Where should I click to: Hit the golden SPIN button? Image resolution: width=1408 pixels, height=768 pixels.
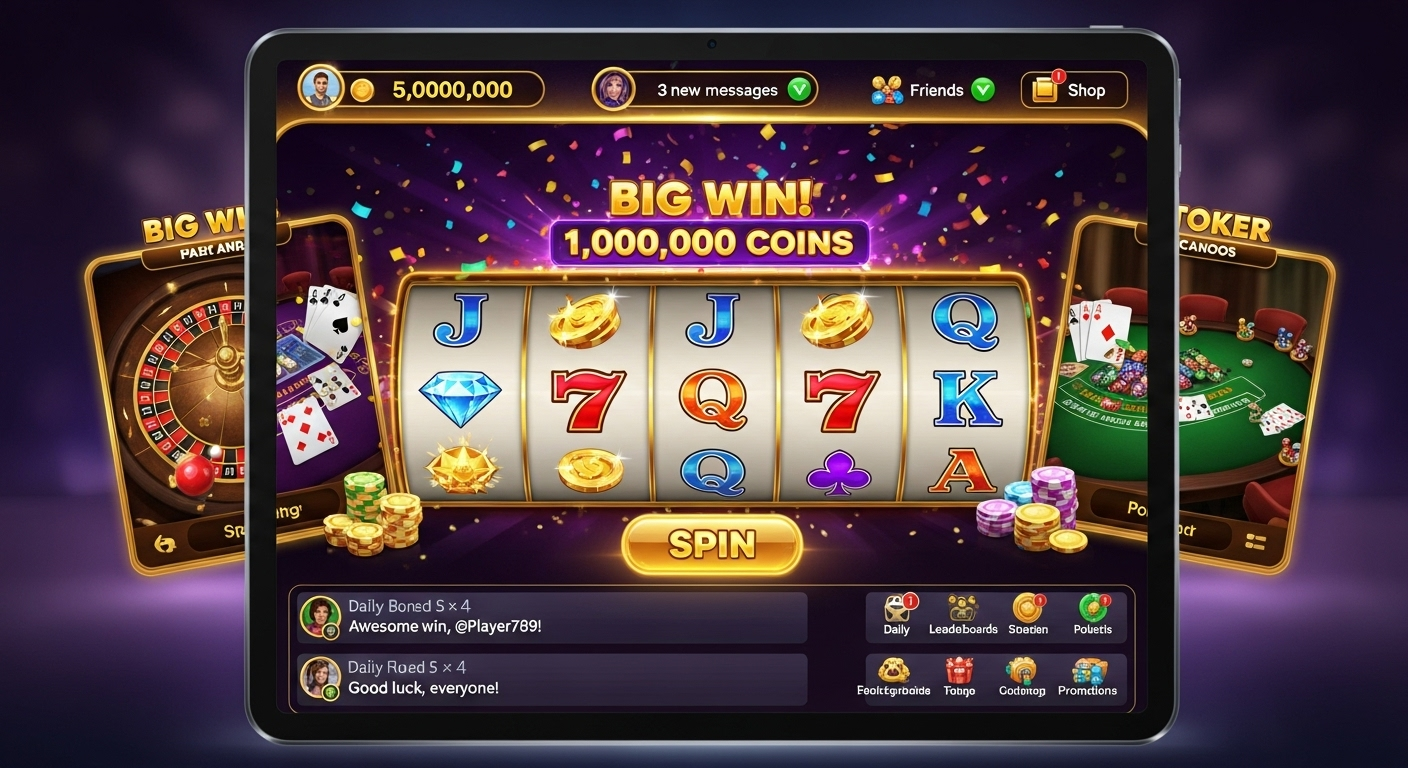click(711, 545)
